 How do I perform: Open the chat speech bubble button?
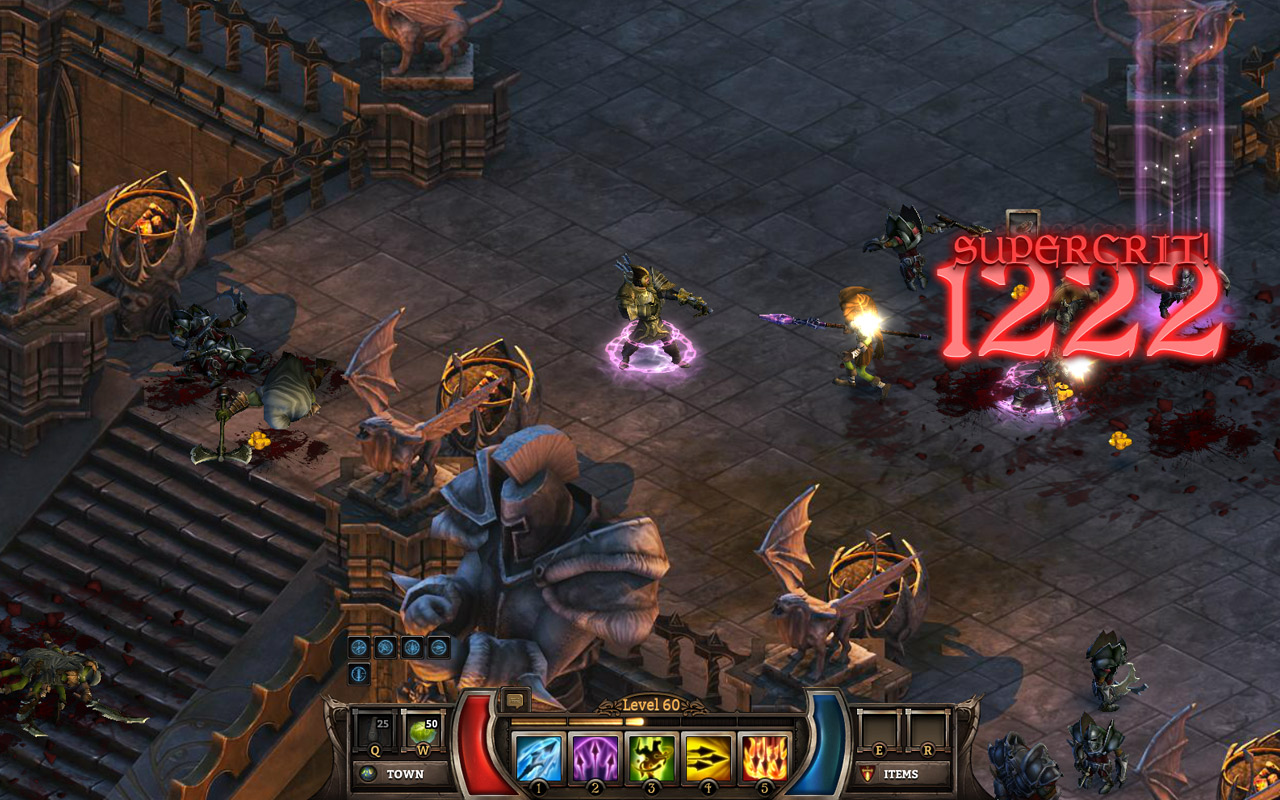(516, 700)
